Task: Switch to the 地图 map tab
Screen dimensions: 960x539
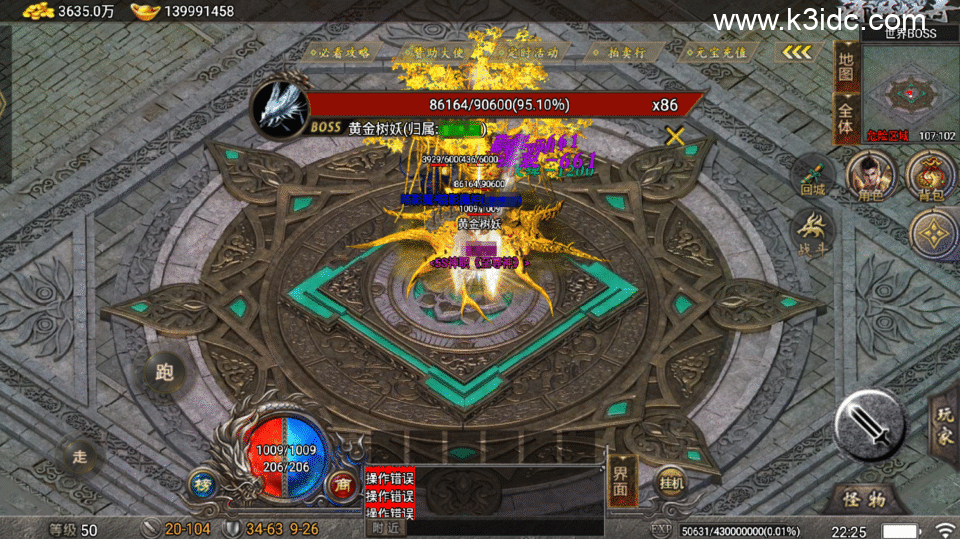Action: [846, 67]
